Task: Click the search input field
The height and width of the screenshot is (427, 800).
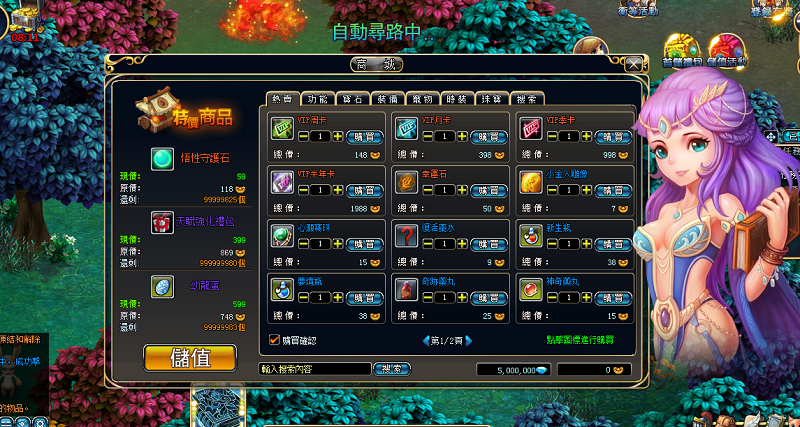Action: [314, 369]
